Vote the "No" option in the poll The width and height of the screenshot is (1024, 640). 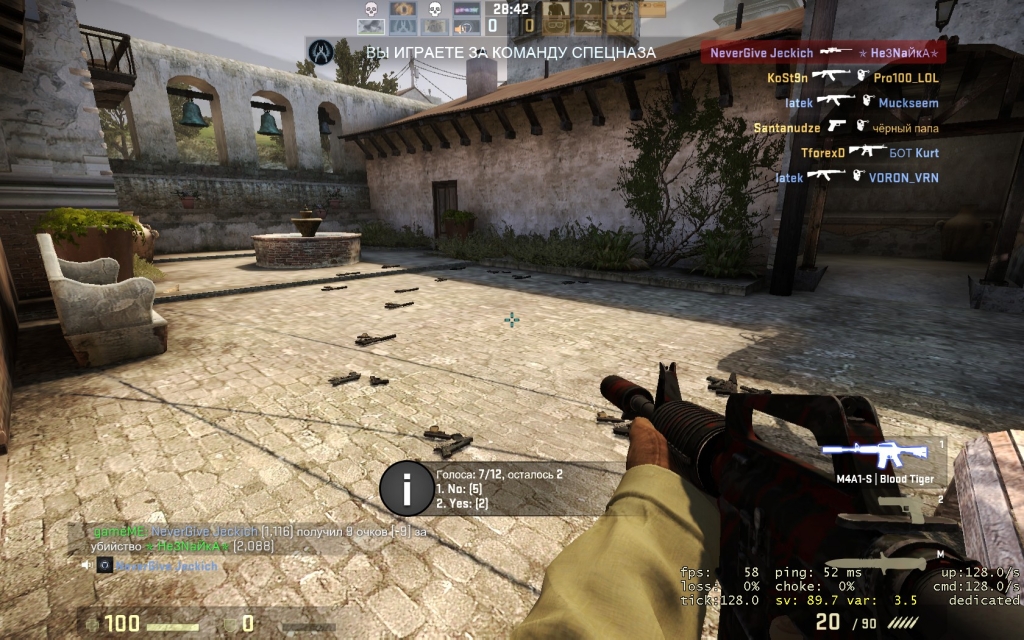tap(460, 489)
